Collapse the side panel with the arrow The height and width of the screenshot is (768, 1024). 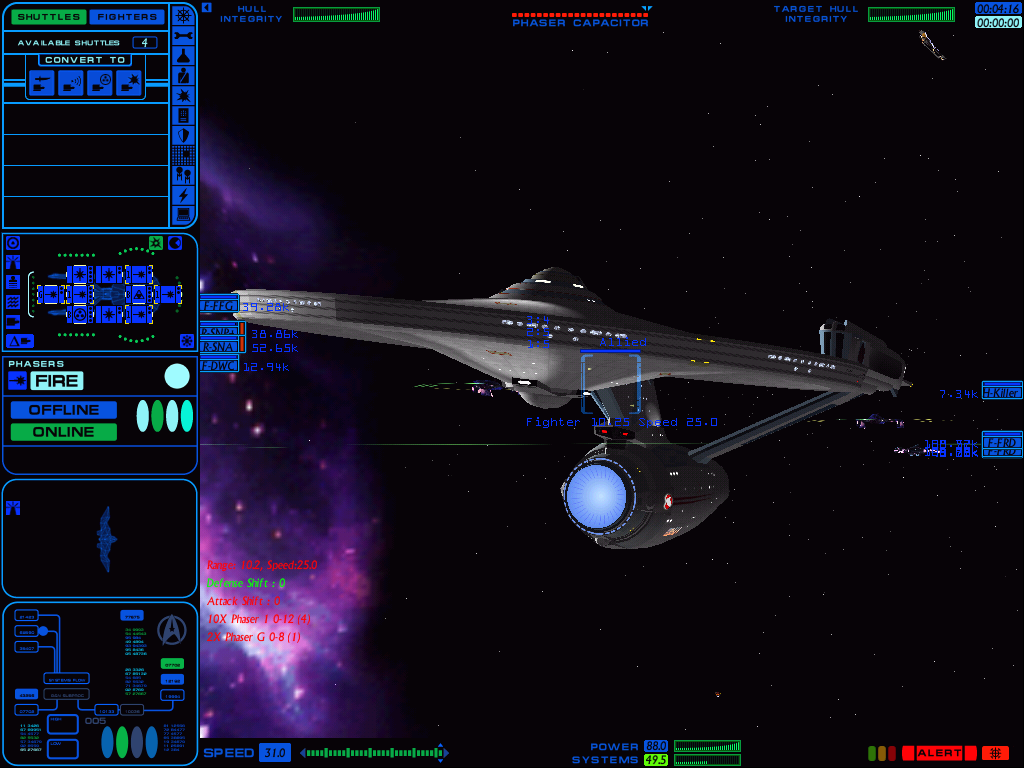(x=206, y=7)
